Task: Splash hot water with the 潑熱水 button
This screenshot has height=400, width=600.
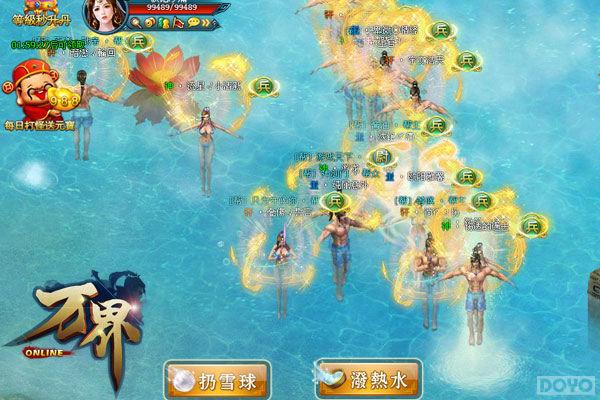Action: (368, 379)
